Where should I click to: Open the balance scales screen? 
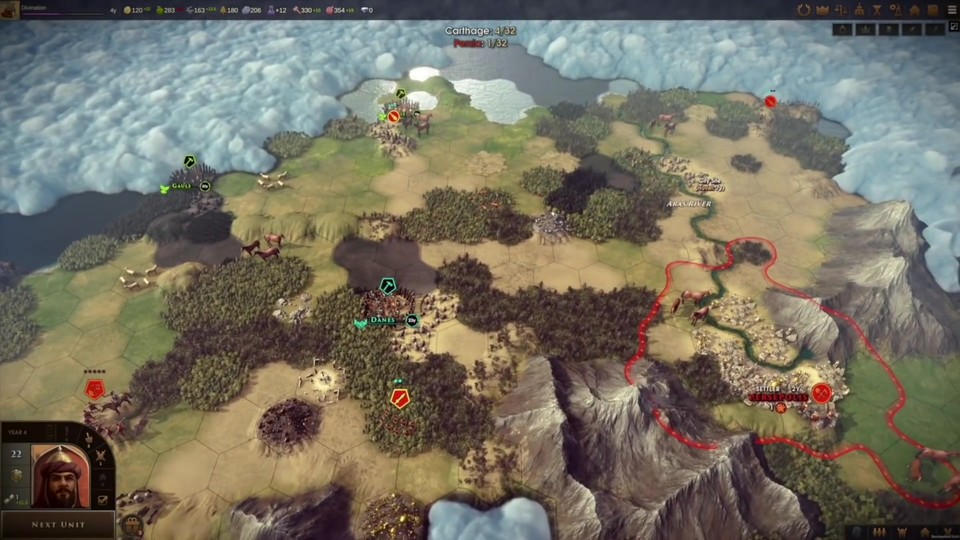tap(841, 10)
